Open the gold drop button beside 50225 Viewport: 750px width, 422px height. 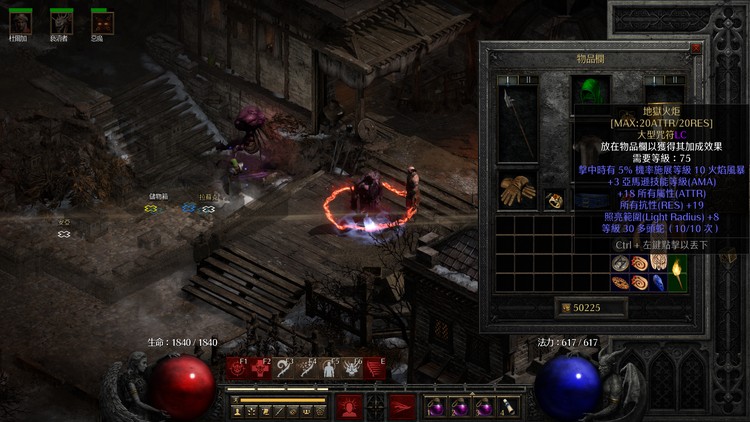pos(564,308)
